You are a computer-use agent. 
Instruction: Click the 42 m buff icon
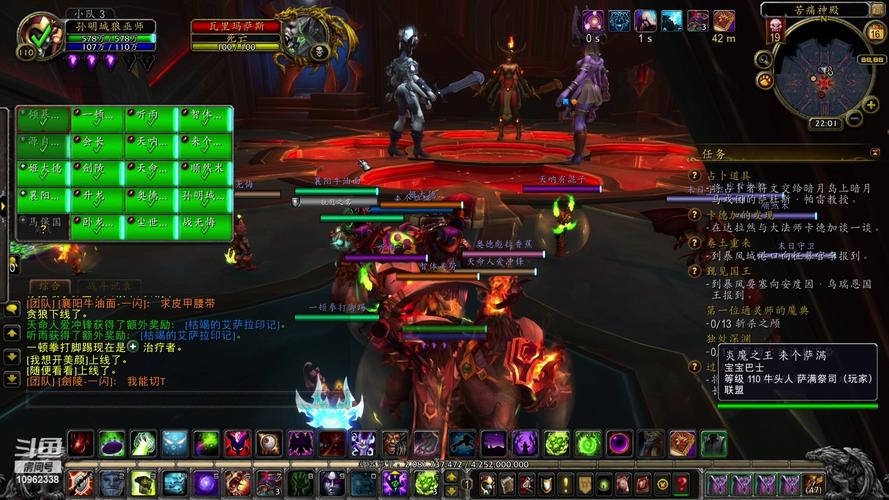(723, 22)
